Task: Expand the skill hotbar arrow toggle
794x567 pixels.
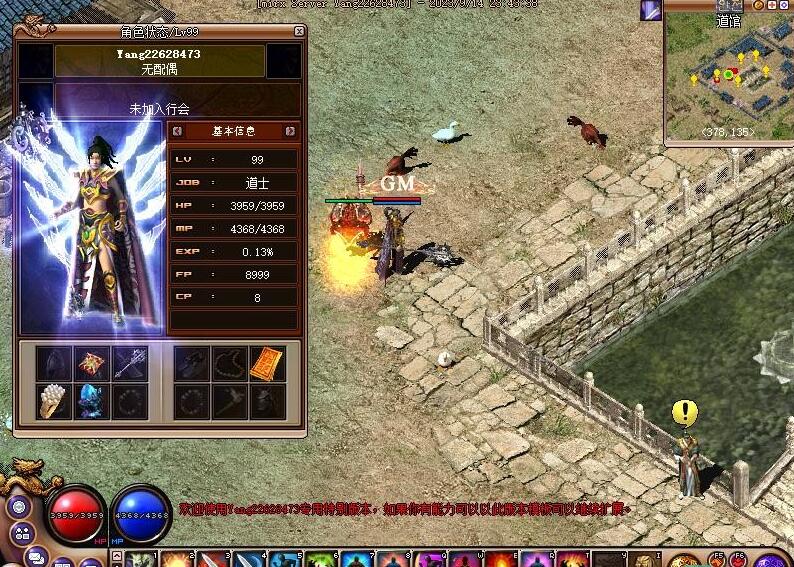Action: pyautogui.click(x=118, y=558)
